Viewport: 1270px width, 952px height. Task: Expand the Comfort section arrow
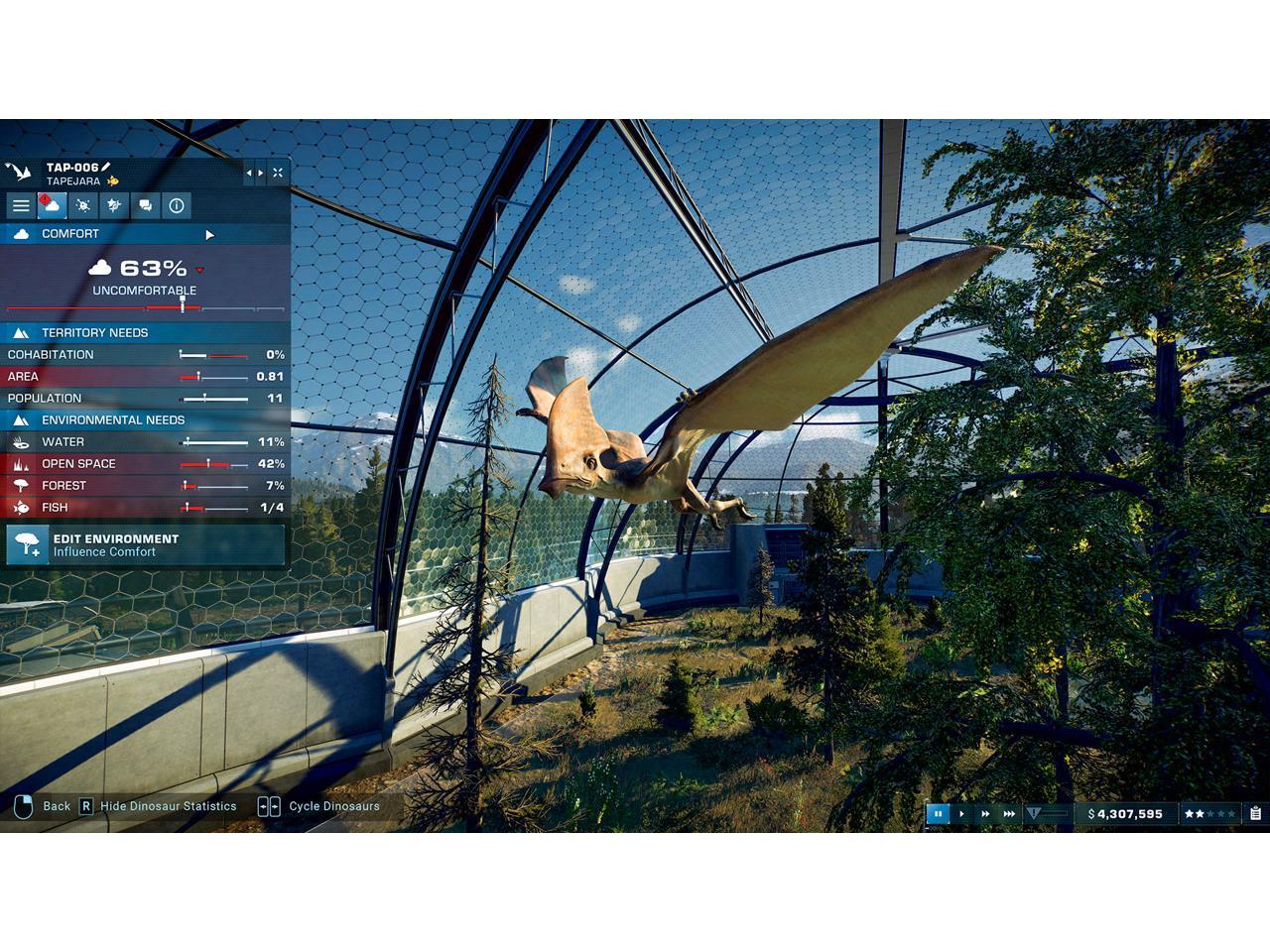click(209, 235)
